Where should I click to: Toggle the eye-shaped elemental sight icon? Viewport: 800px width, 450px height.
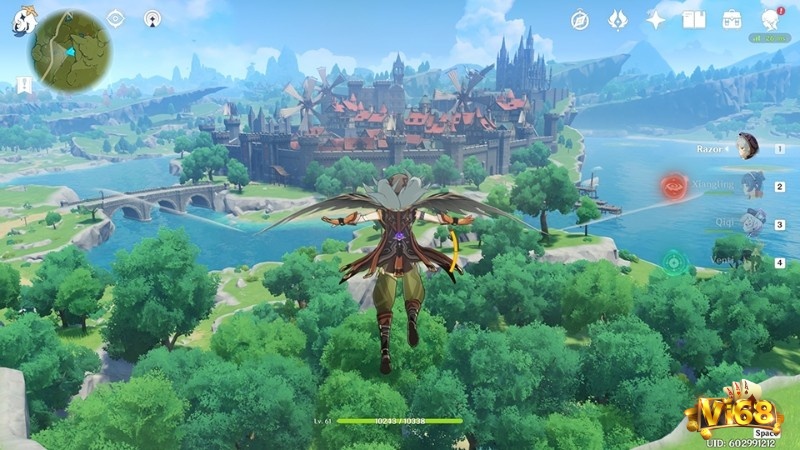[x=115, y=18]
